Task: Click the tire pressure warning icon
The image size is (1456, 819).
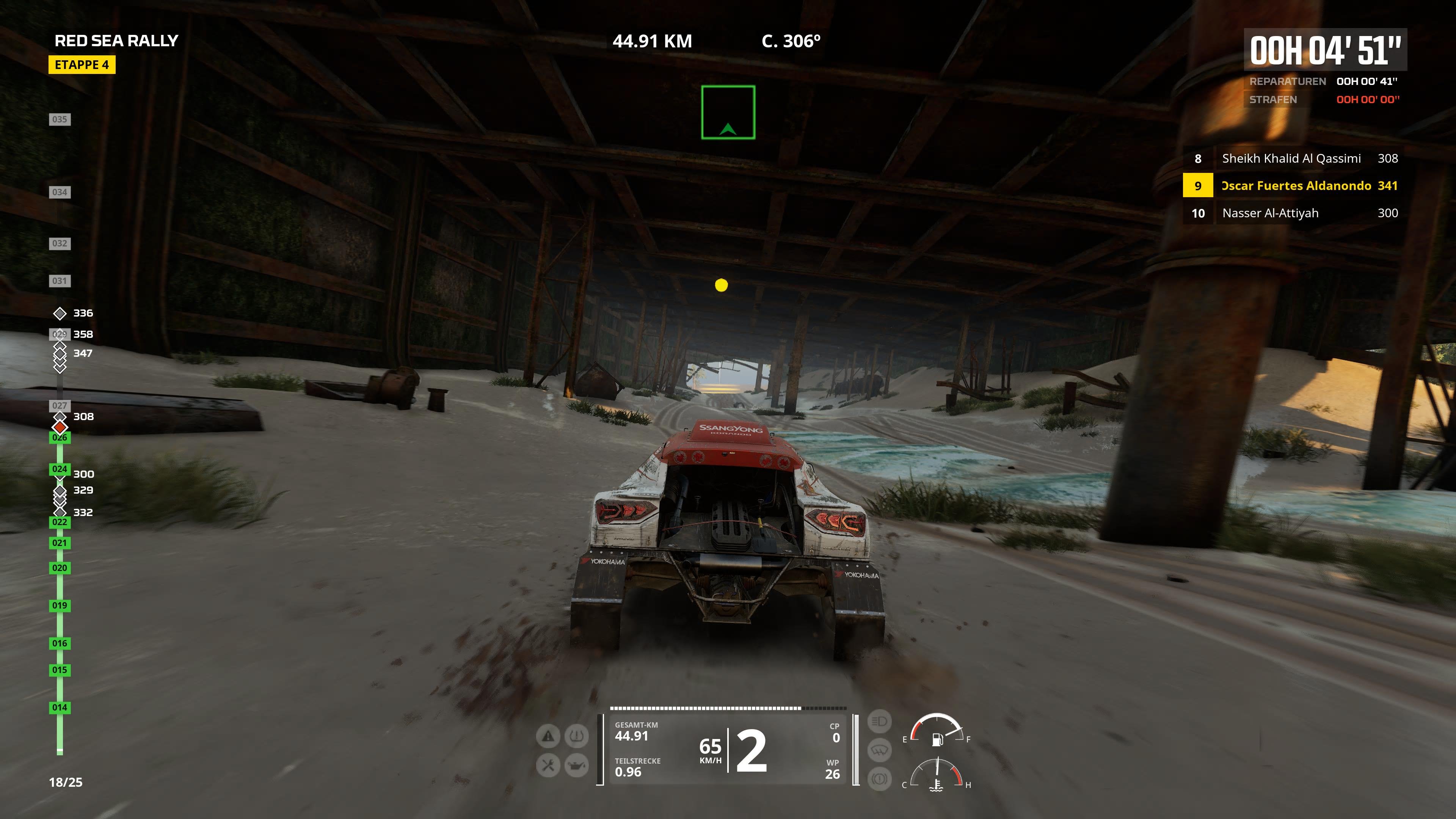Action: coord(576,736)
